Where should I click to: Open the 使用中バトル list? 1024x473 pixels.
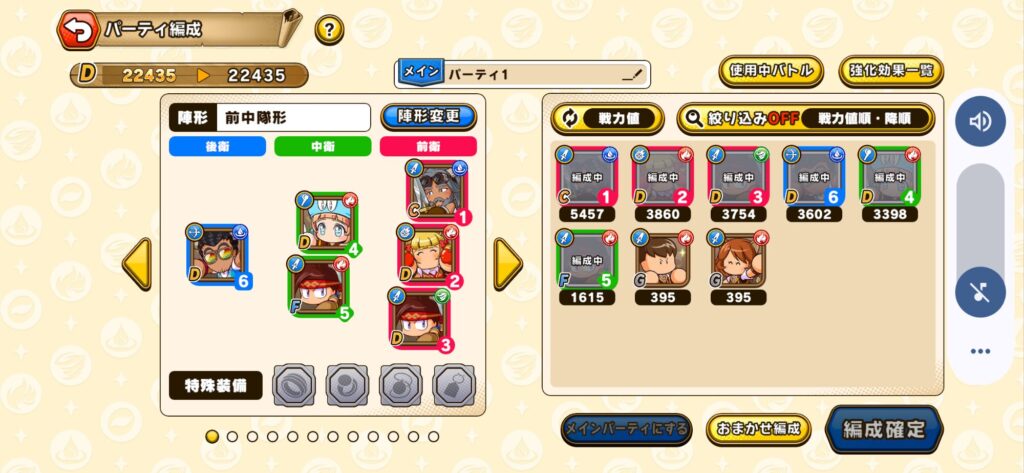tap(770, 71)
